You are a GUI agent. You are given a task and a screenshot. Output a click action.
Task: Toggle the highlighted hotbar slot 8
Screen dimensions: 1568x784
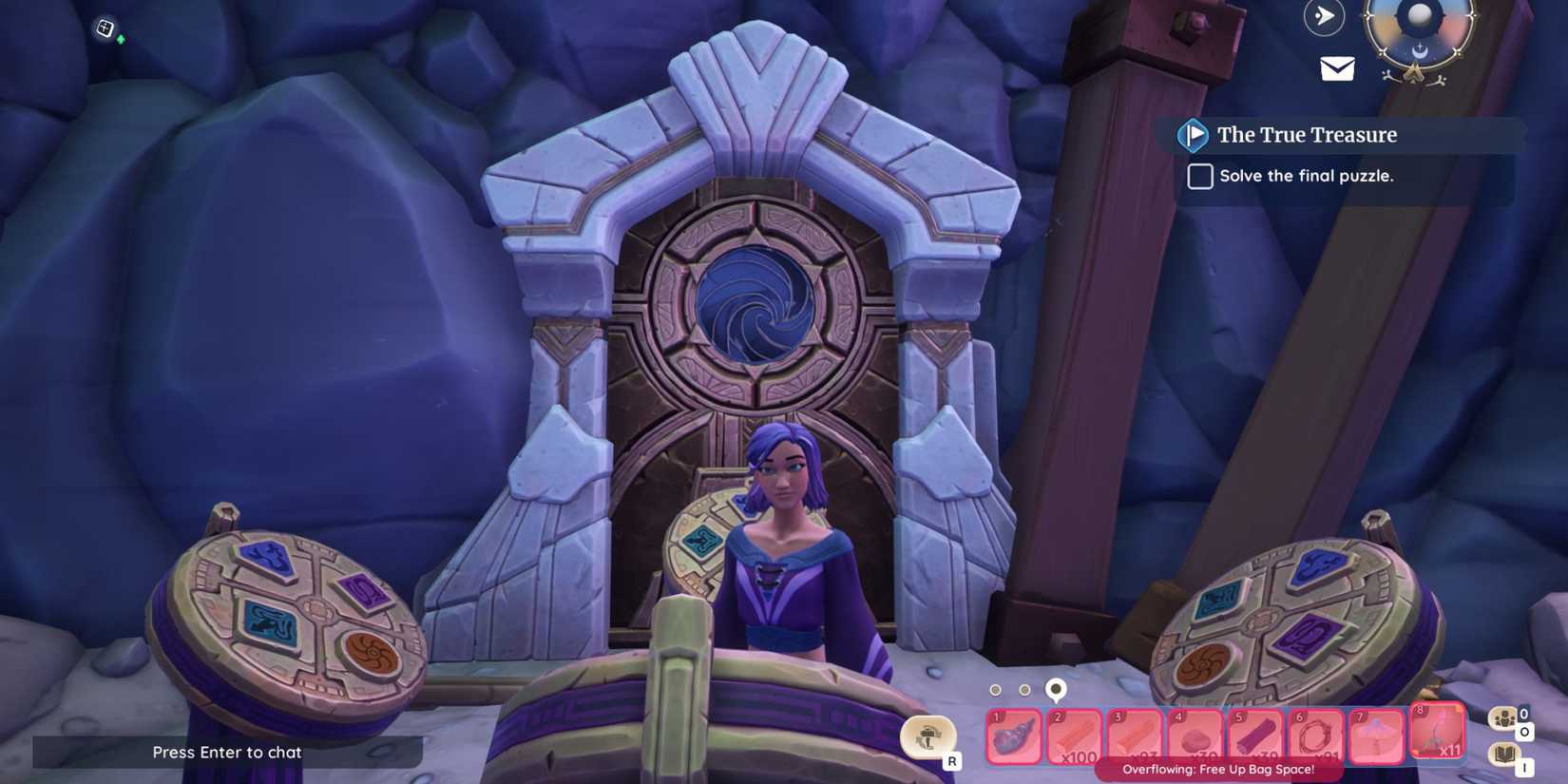[1437, 732]
